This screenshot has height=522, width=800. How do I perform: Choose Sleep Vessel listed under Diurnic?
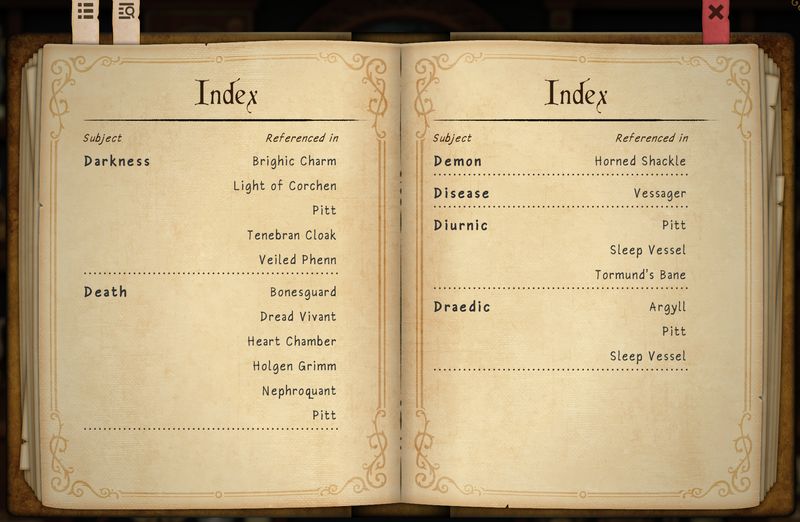648,250
